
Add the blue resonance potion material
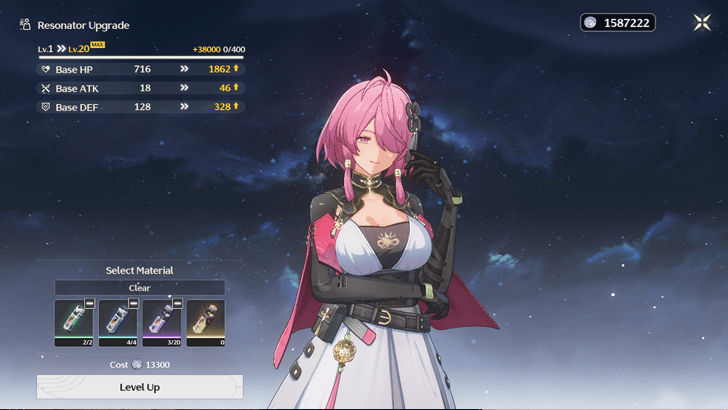(x=117, y=323)
